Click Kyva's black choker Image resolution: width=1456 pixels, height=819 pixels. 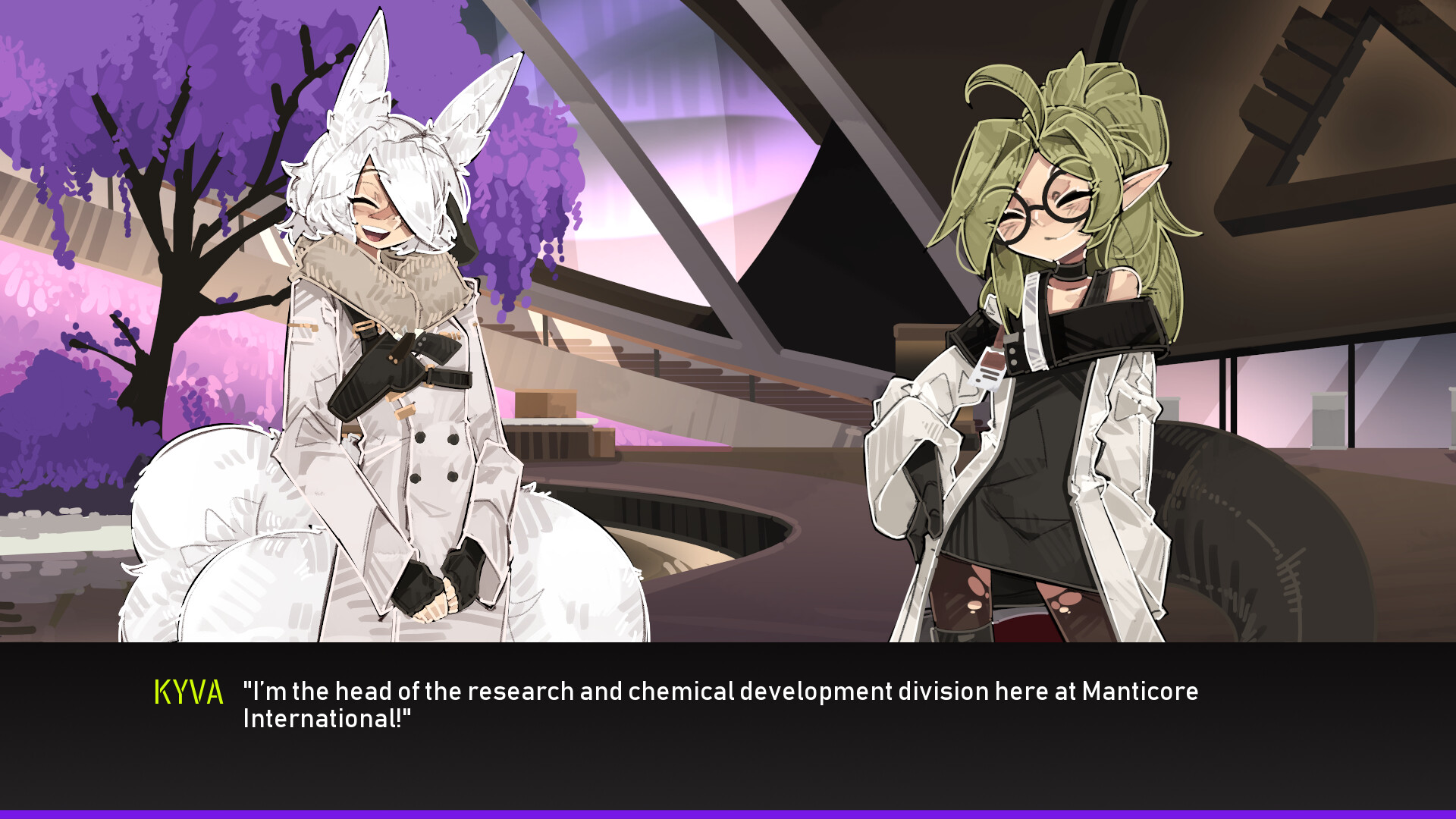pos(1062,275)
